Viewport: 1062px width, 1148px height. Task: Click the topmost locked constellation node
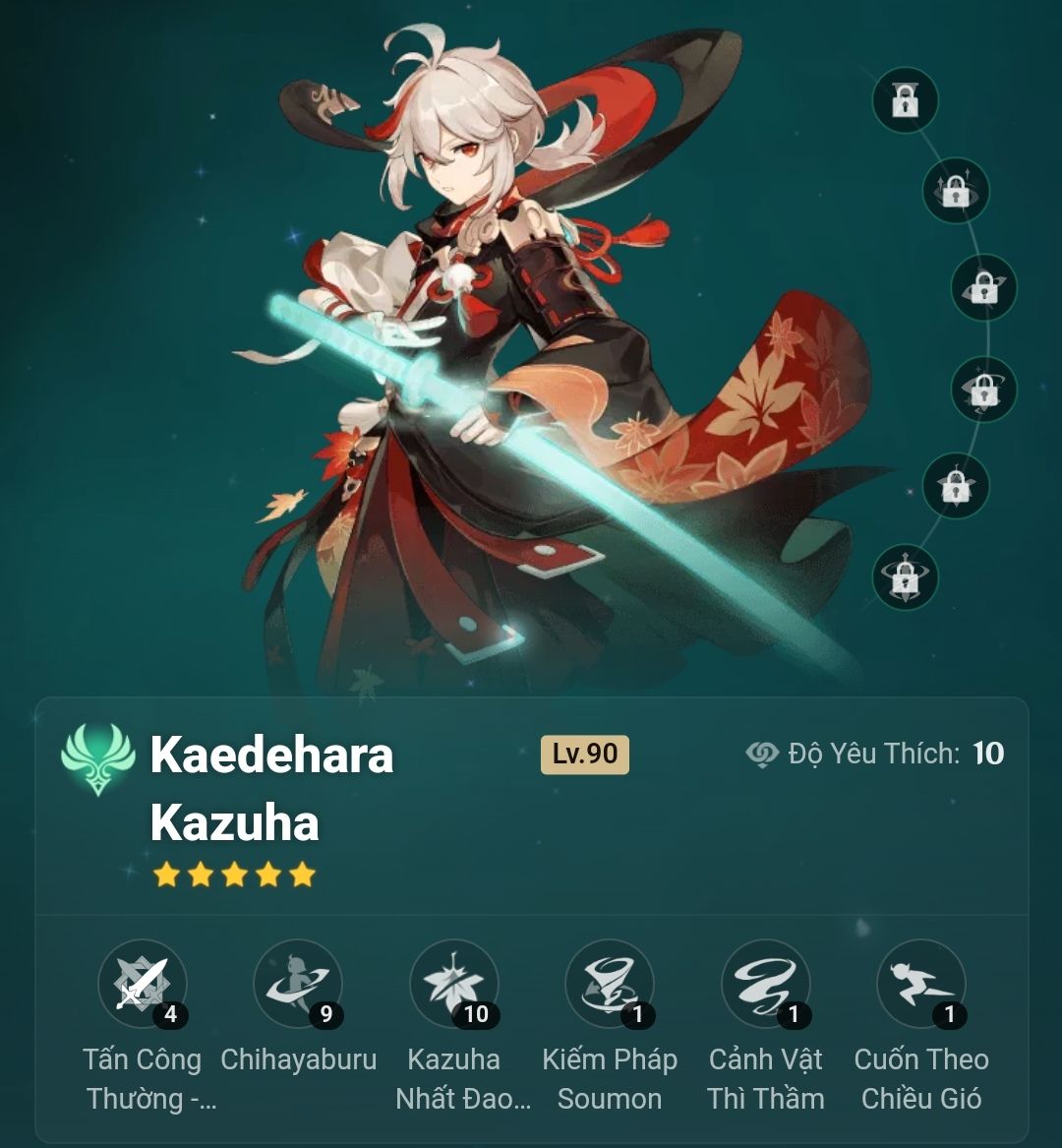coord(905,99)
